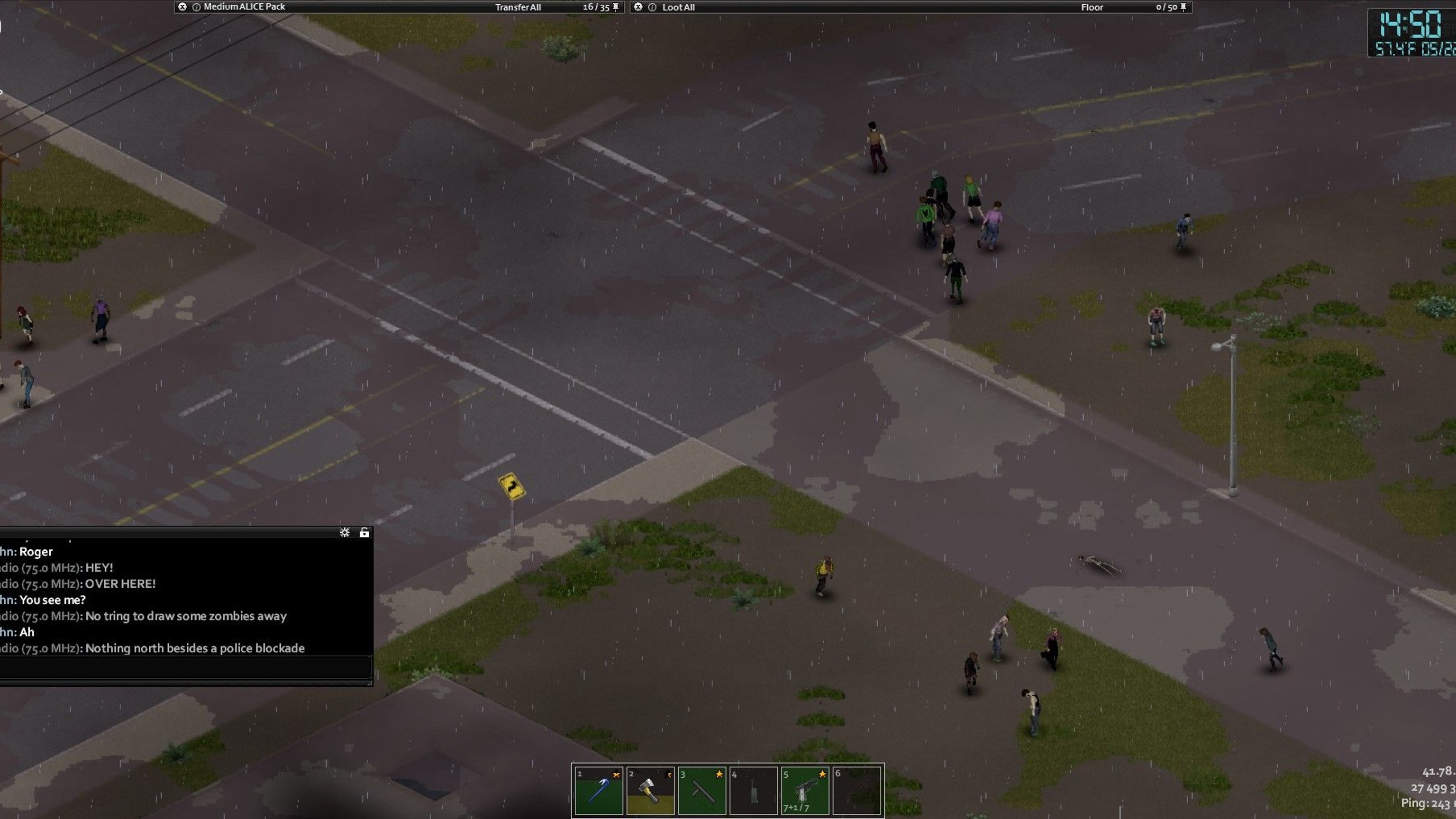The height and width of the screenshot is (819, 1456).
Task: Equip the hand axe in hotbar slot 2
Action: 650,790
